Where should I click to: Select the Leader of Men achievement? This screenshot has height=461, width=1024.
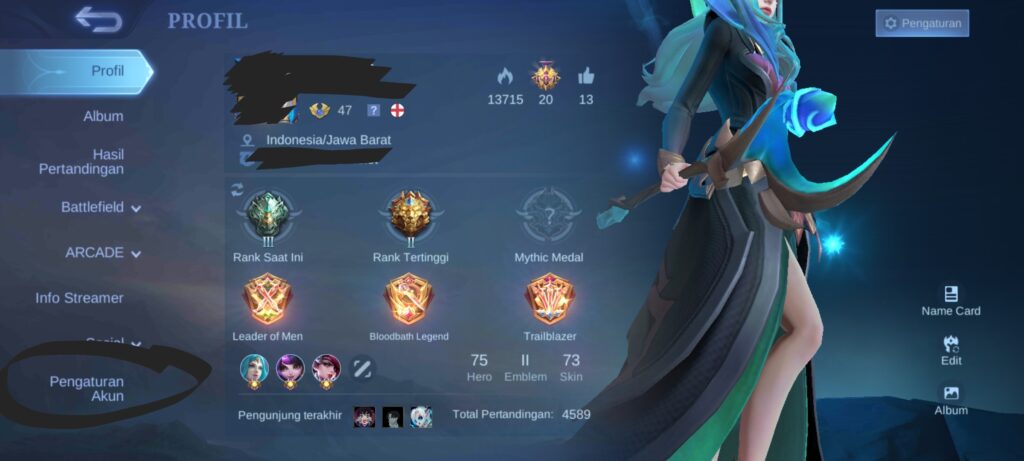coord(268,300)
